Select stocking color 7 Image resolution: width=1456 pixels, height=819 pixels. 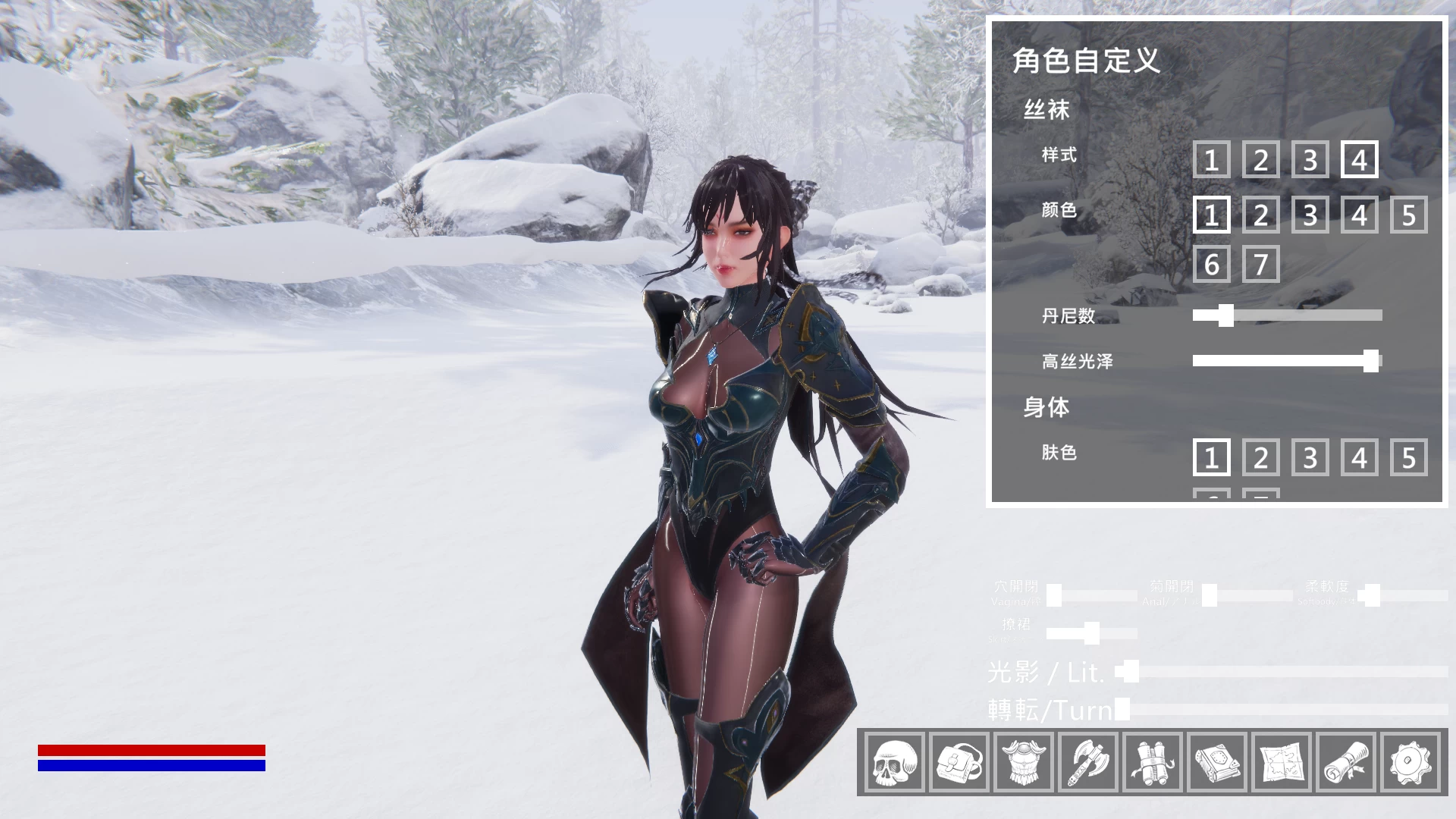tap(1260, 265)
